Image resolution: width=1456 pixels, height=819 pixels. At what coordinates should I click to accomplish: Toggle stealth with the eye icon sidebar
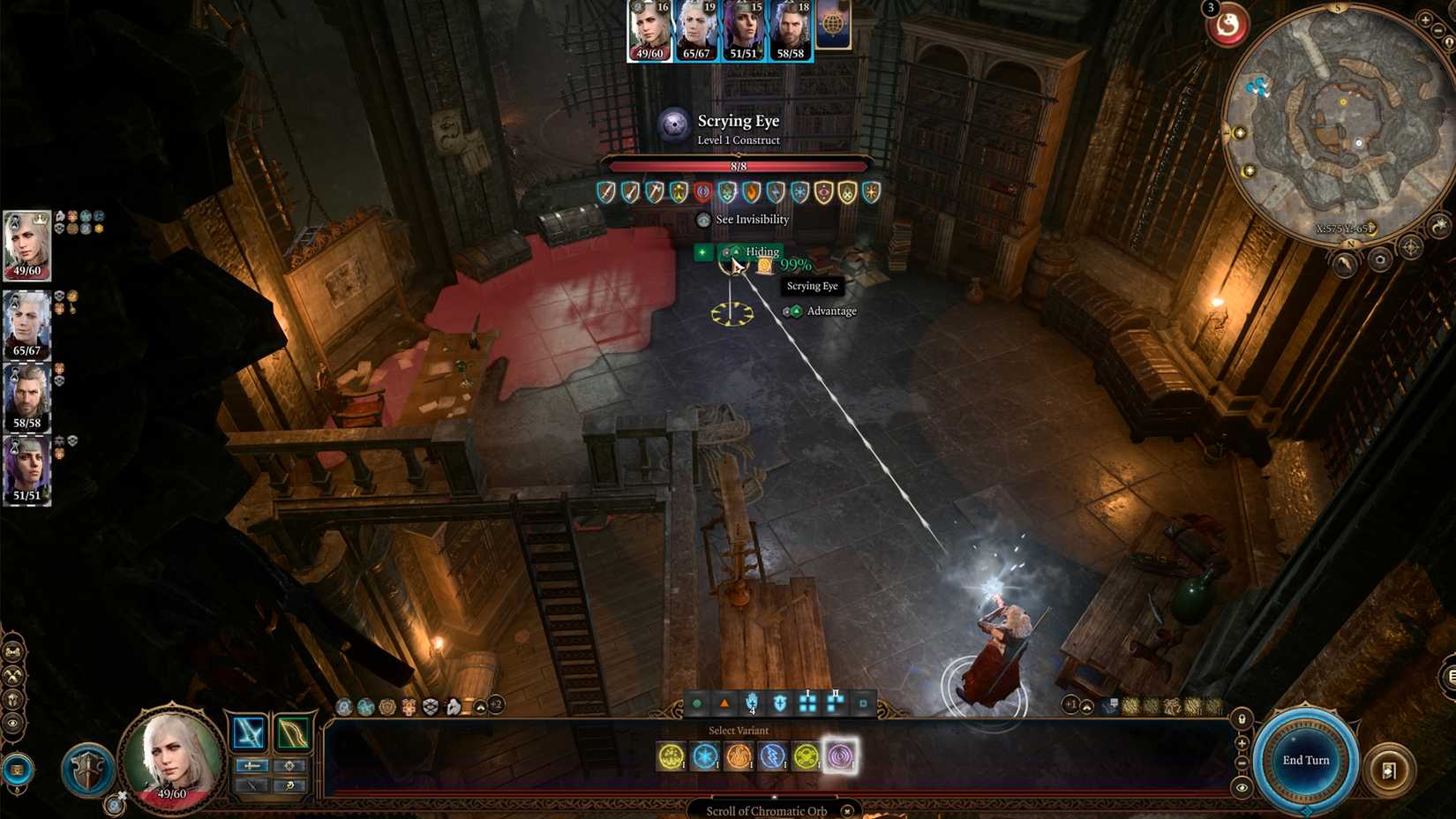point(11,723)
